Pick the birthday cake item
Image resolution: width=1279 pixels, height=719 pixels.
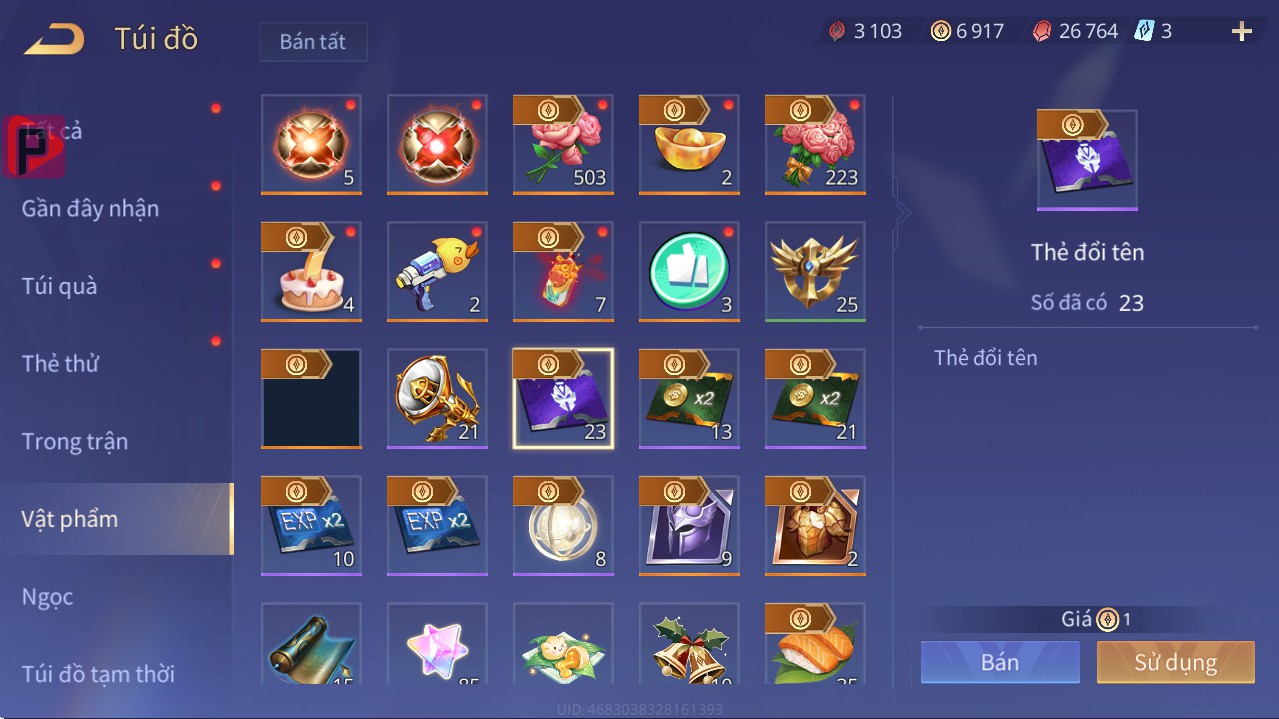(311, 271)
